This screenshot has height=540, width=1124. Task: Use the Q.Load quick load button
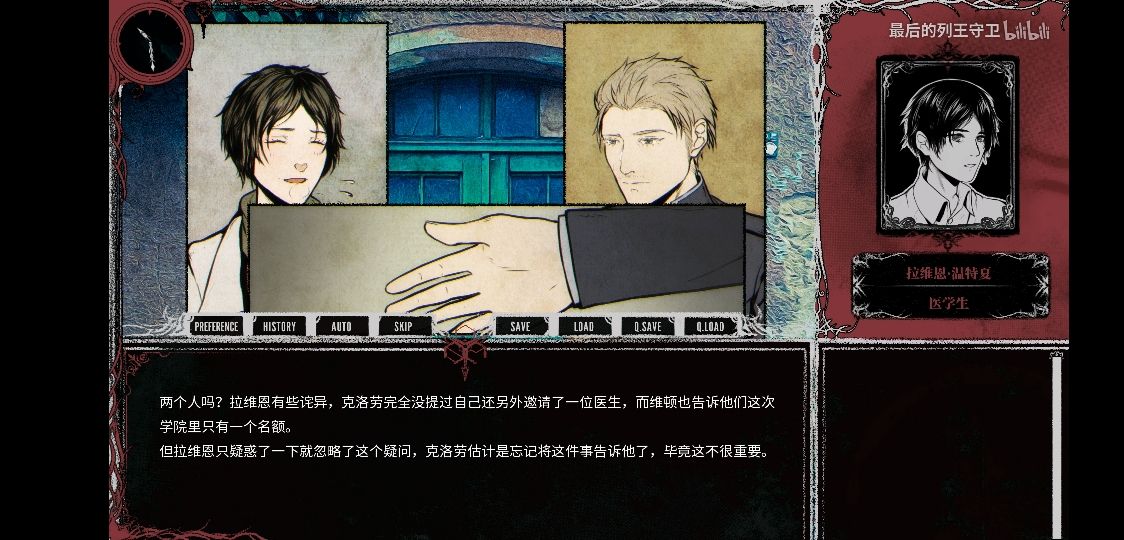[711, 326]
